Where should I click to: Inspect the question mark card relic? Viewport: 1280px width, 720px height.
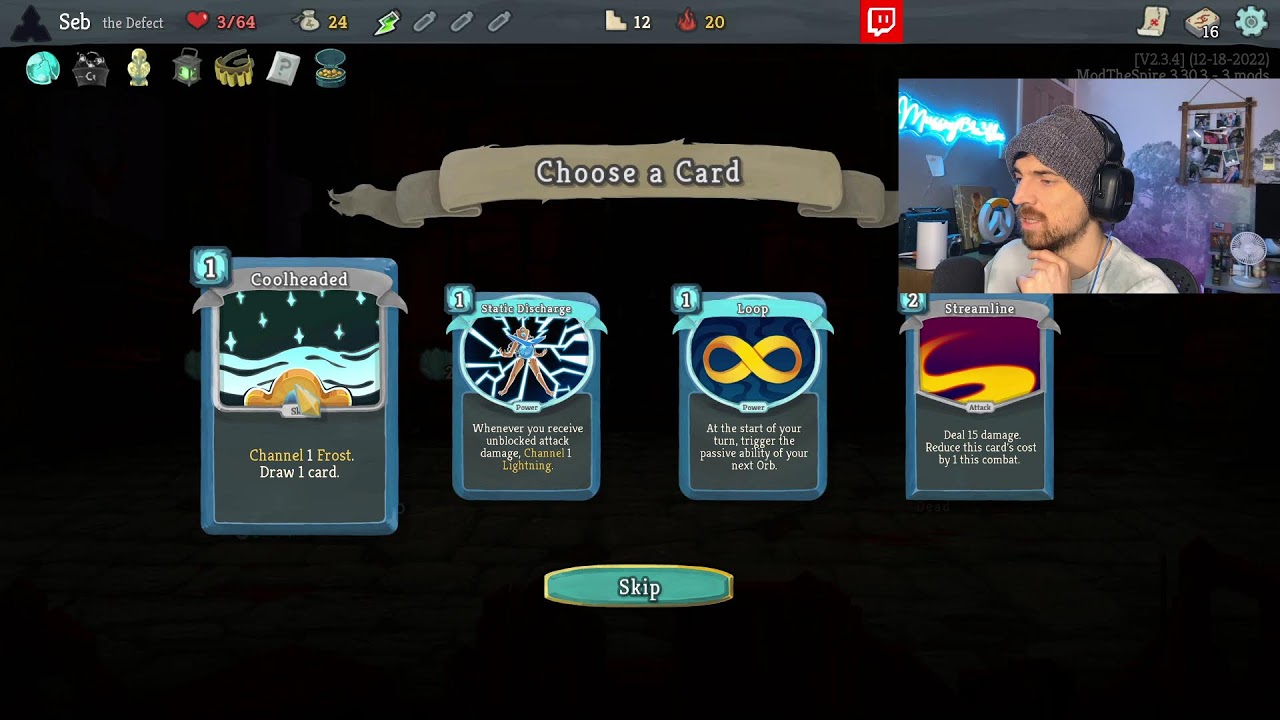pyautogui.click(x=283, y=69)
